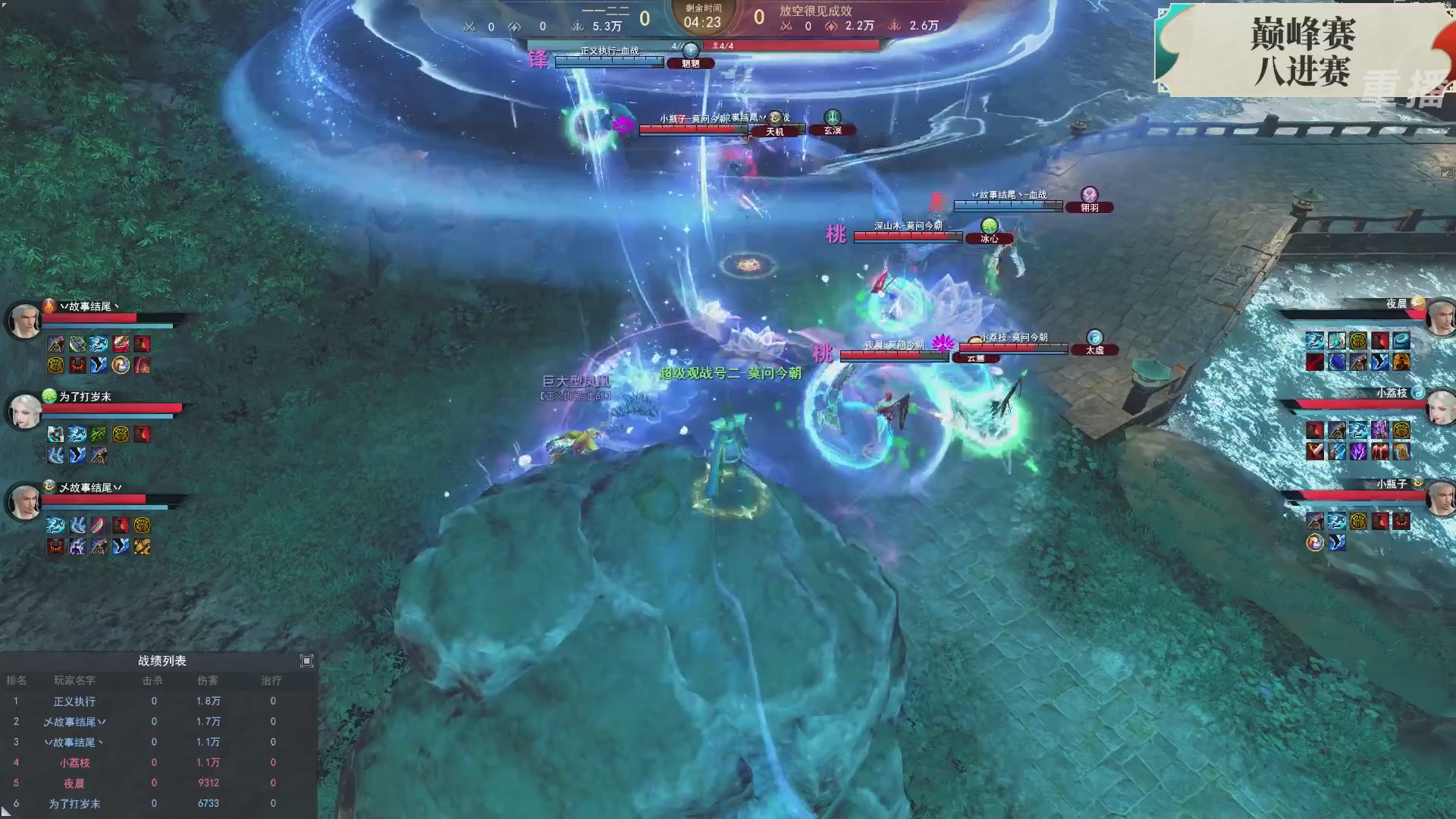Toggle the minimize icon on the 战绩列表 panel
Image resolution: width=1456 pixels, height=819 pixels.
(x=307, y=661)
